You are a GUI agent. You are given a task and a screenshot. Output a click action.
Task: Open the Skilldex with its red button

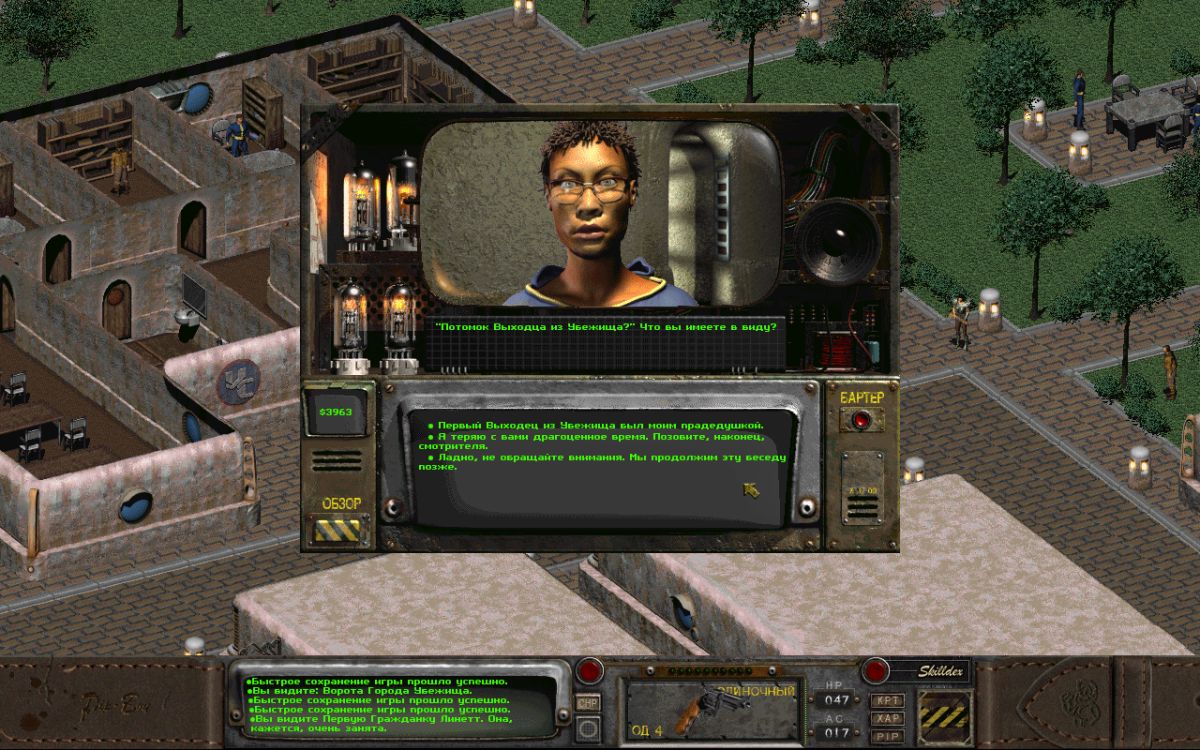pyautogui.click(x=876, y=670)
